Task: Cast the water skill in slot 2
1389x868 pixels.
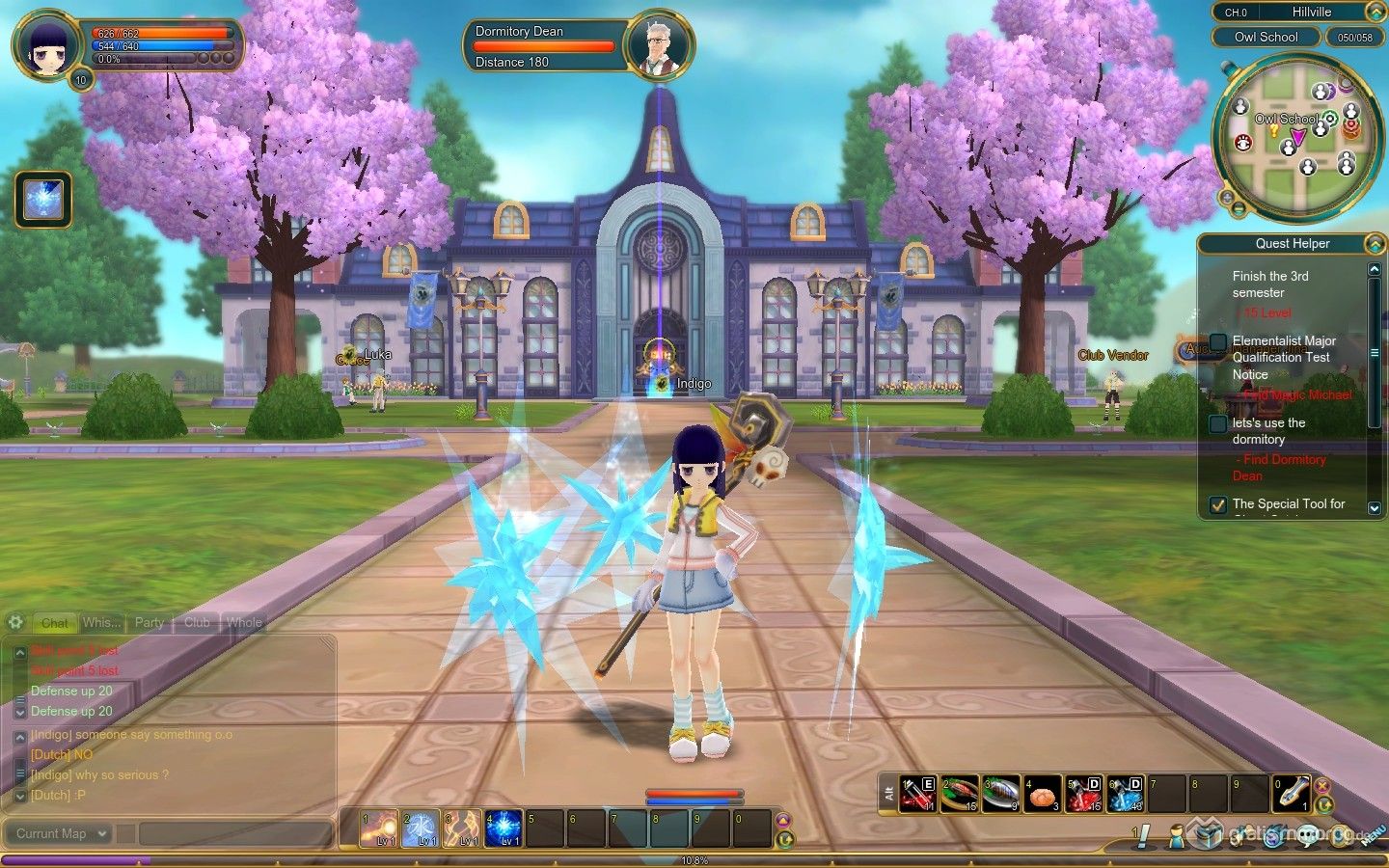Action: coord(421,829)
